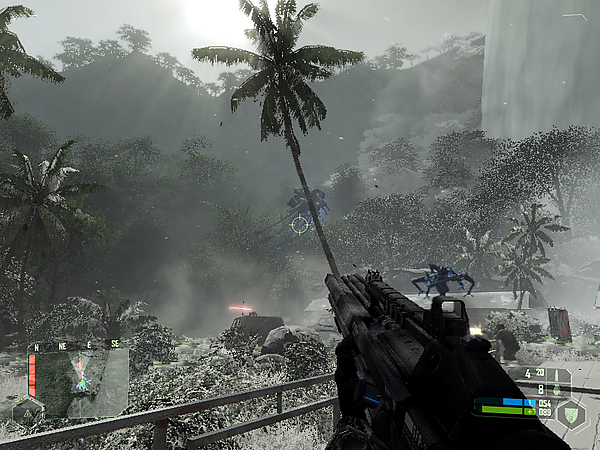The height and width of the screenshot is (450, 600).
Task: Click the compass heading strip above the radar
Action: (x=75, y=344)
